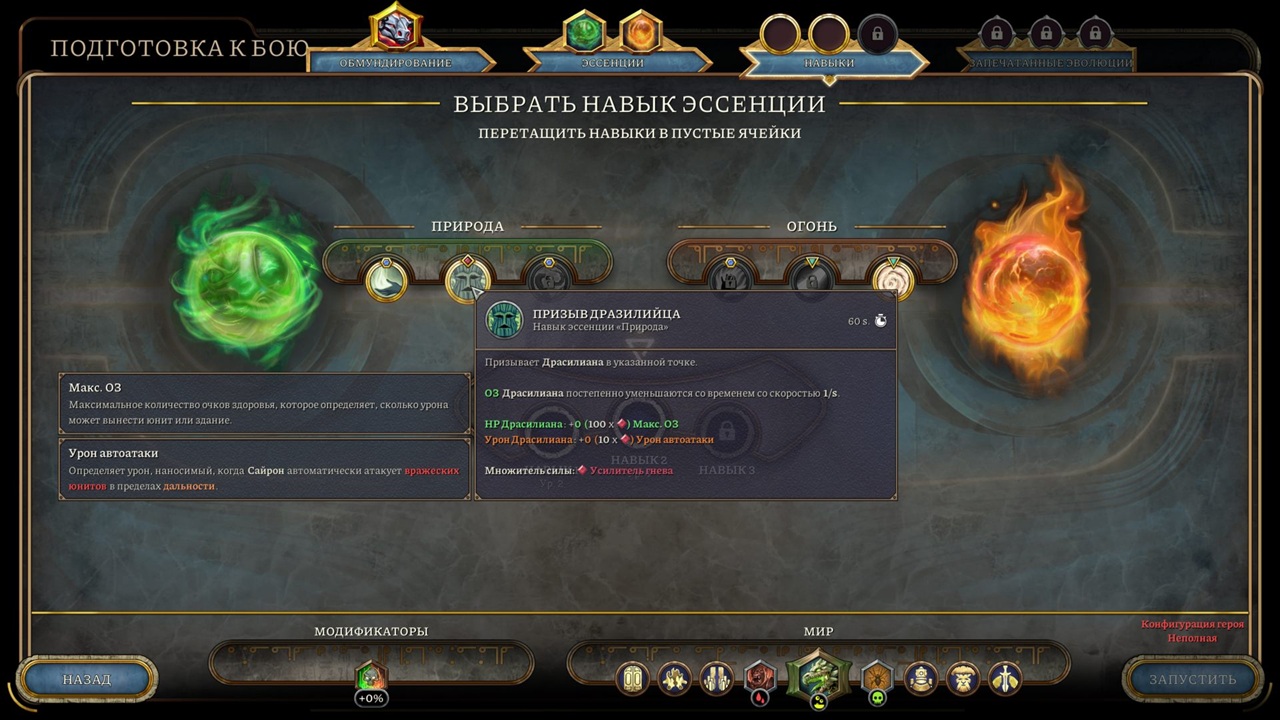
Task: Launch the battle with Запустить
Action: [x=1192, y=679]
